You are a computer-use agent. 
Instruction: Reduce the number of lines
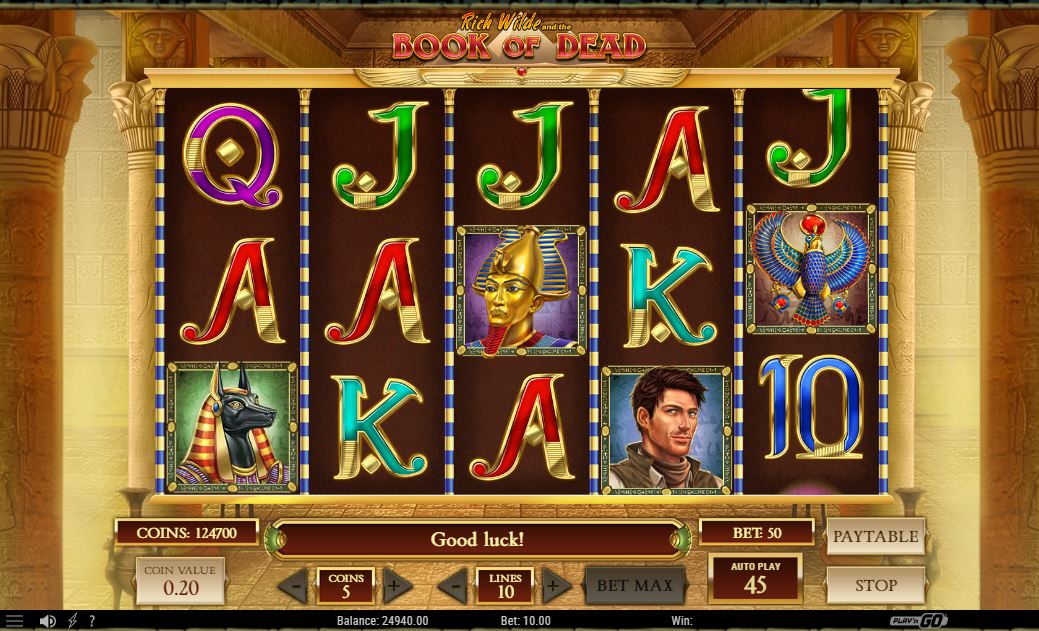454,586
